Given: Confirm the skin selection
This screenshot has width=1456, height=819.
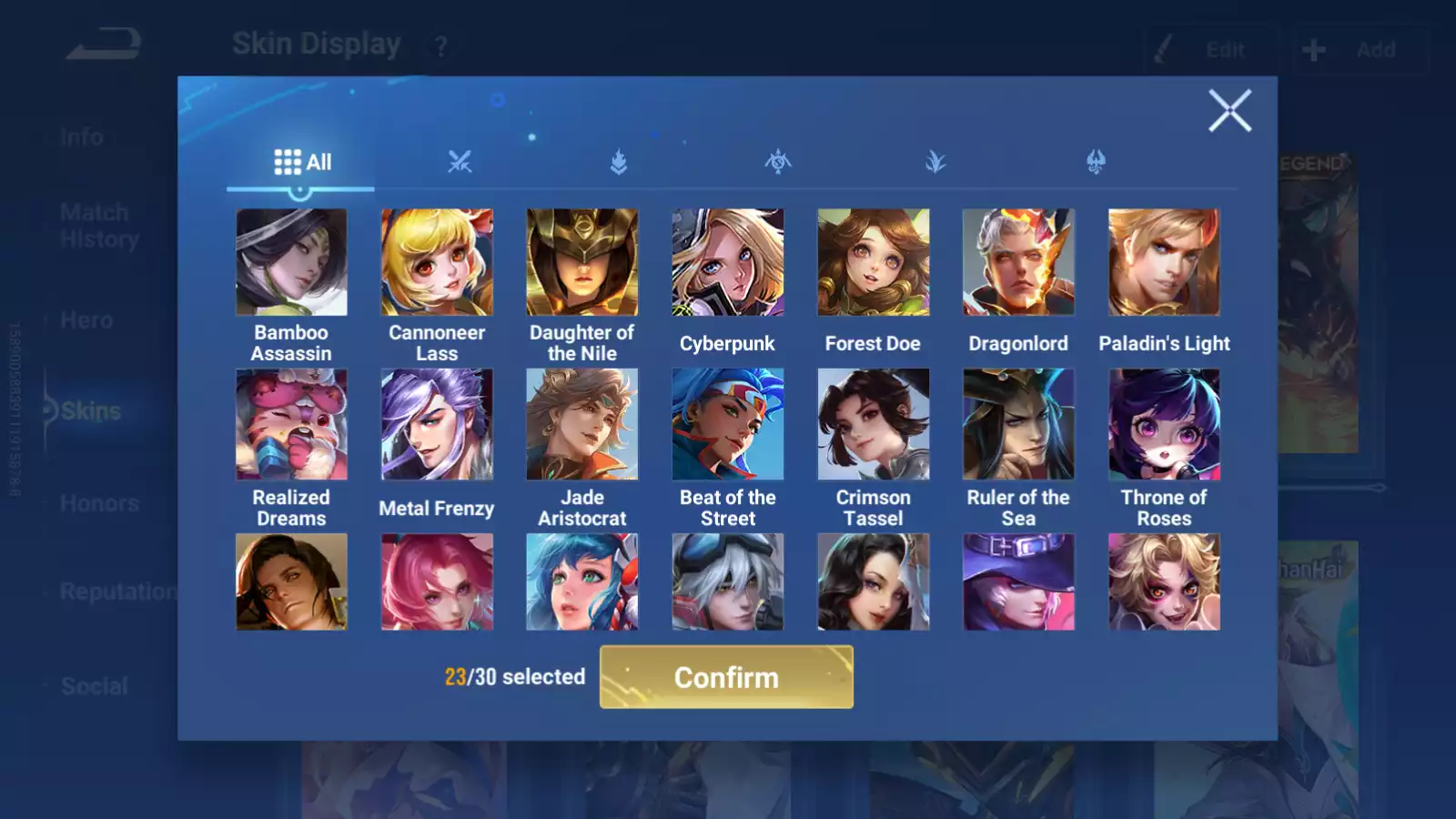Looking at the screenshot, I should [x=726, y=677].
